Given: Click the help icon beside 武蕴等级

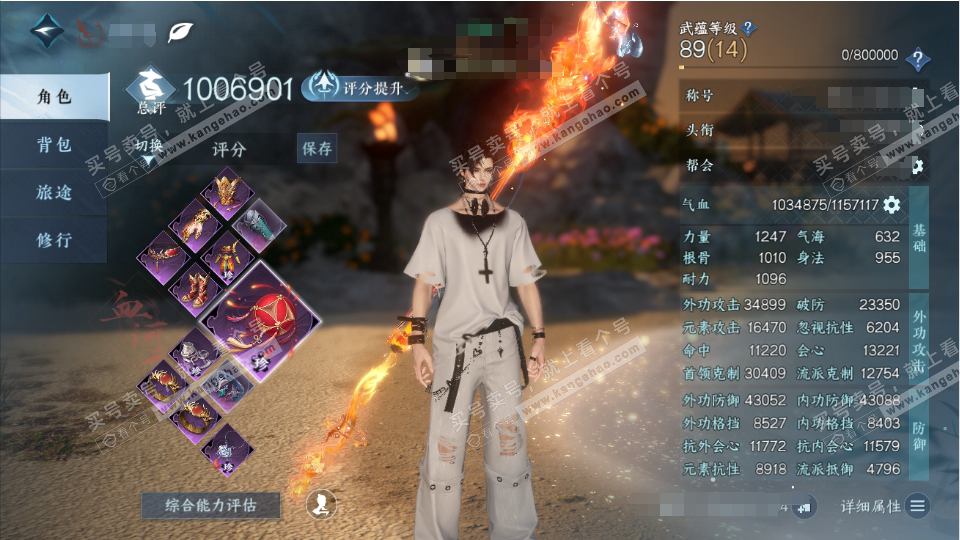Looking at the screenshot, I should (749, 28).
